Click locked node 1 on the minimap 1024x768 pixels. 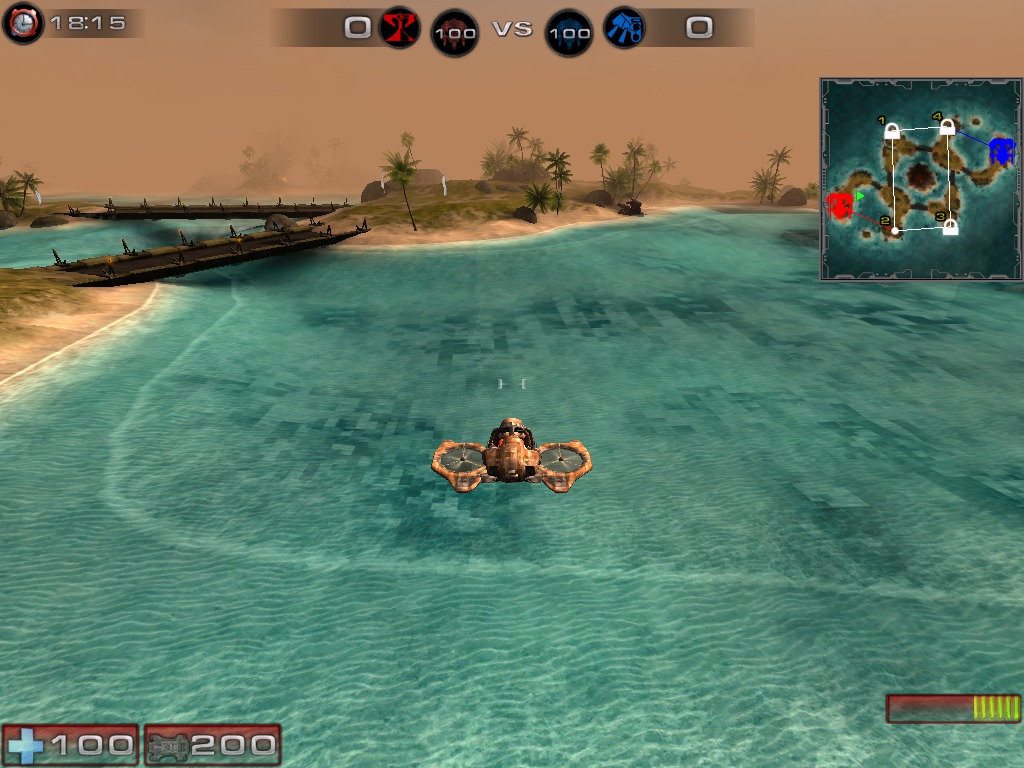point(892,131)
